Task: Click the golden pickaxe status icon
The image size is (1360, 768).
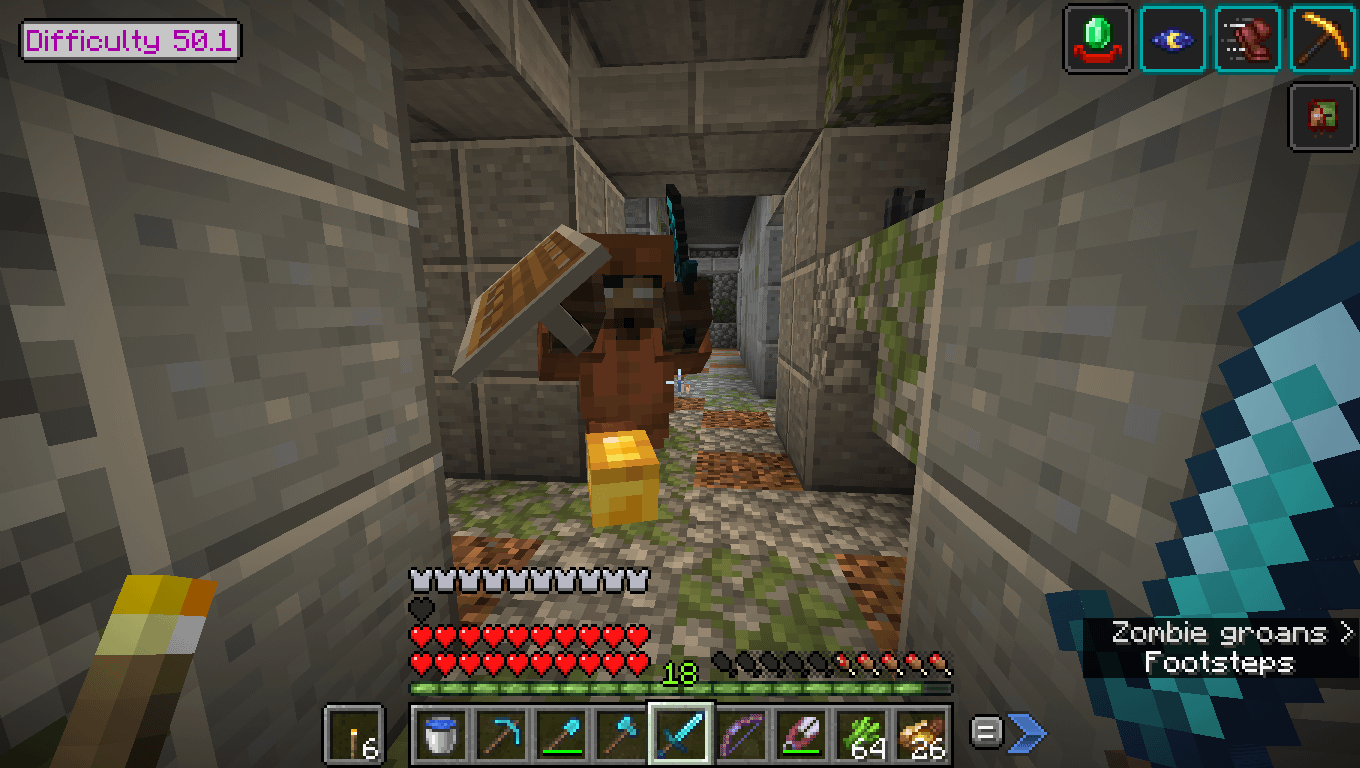Action: click(x=1322, y=40)
